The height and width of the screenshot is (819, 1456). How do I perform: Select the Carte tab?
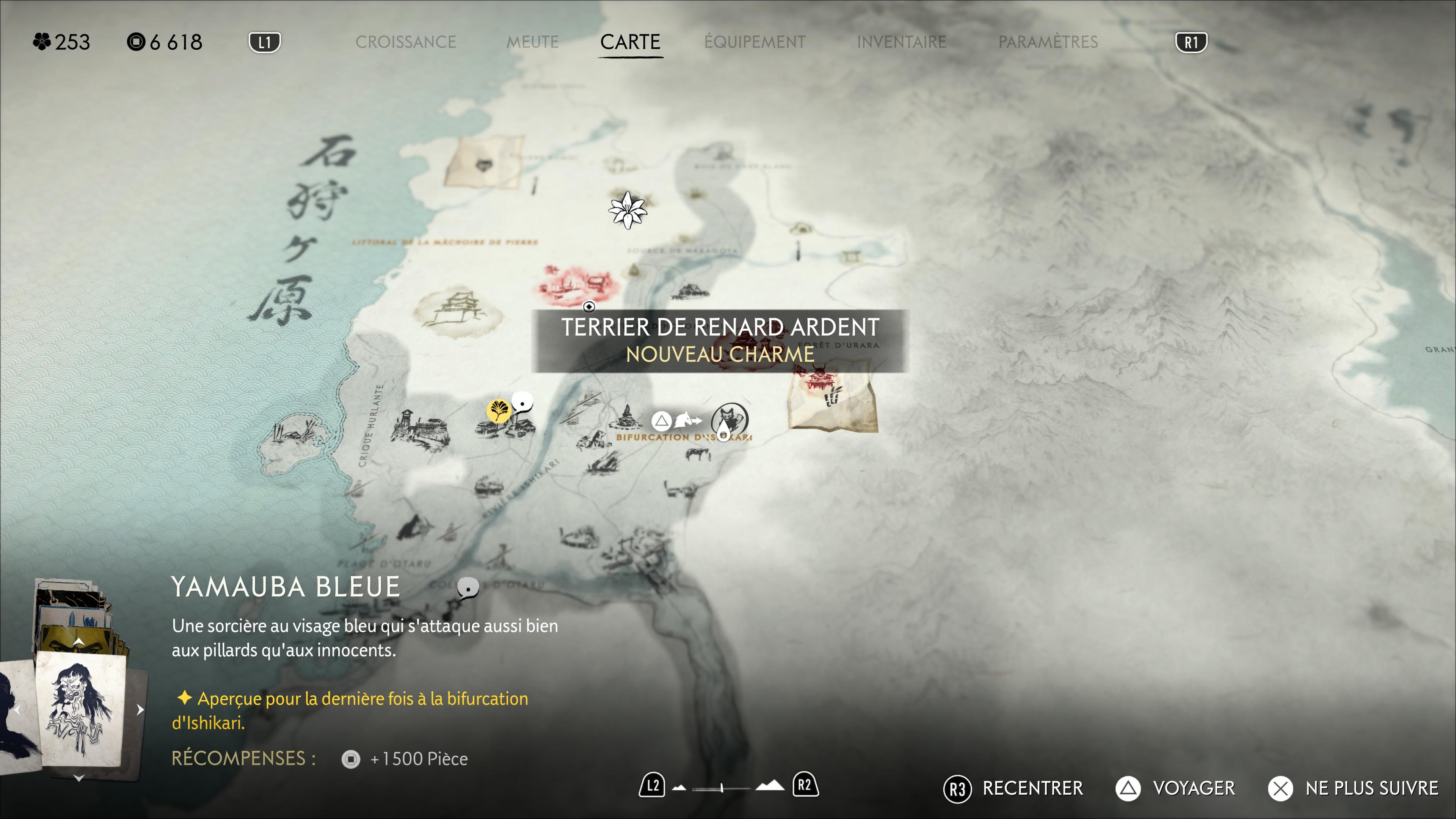(x=630, y=42)
